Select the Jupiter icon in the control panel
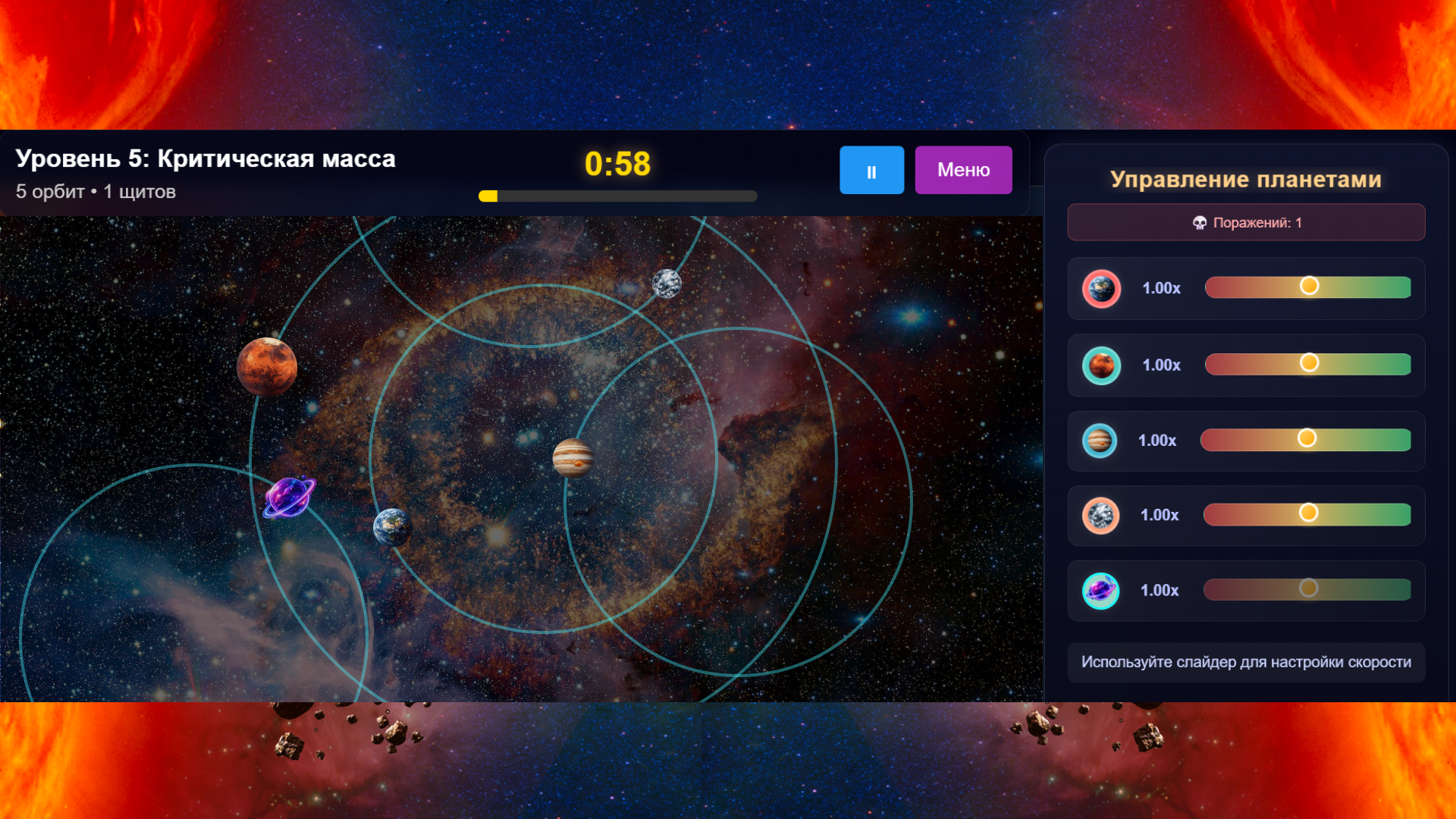This screenshot has width=1456, height=819. point(1101,440)
